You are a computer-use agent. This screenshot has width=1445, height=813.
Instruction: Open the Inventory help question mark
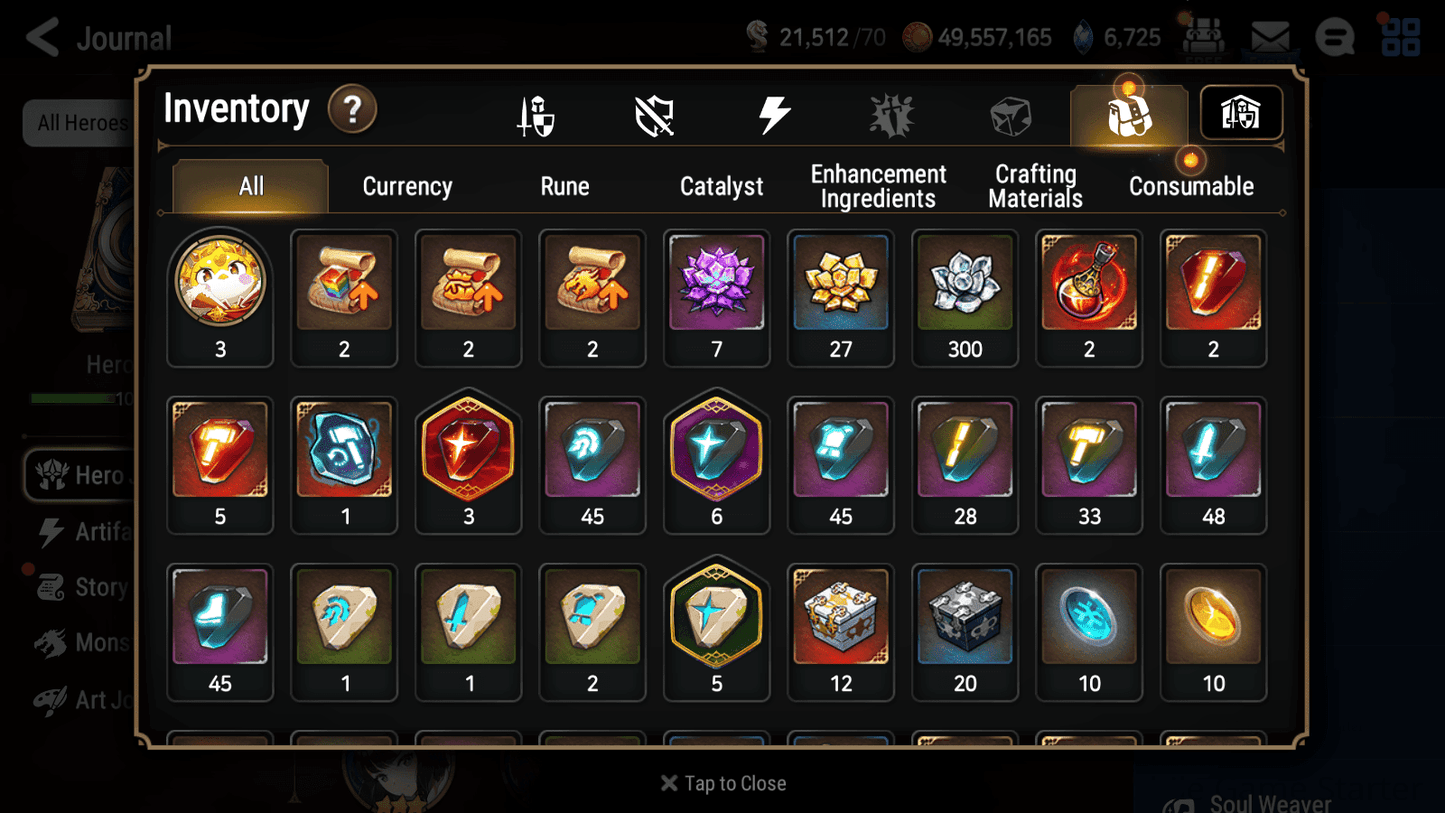click(352, 110)
